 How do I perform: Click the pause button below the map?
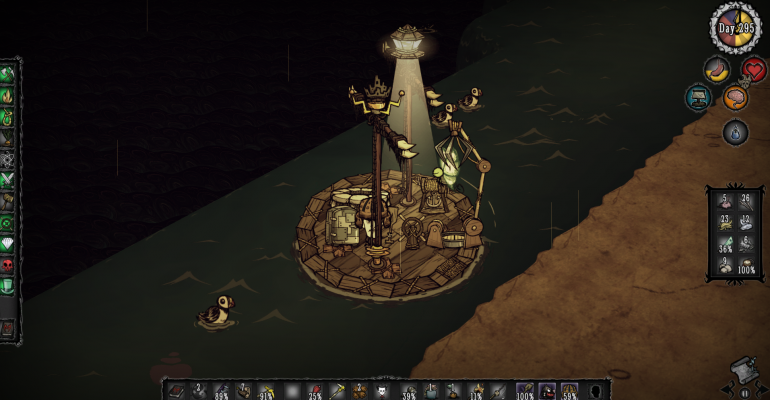tap(743, 393)
